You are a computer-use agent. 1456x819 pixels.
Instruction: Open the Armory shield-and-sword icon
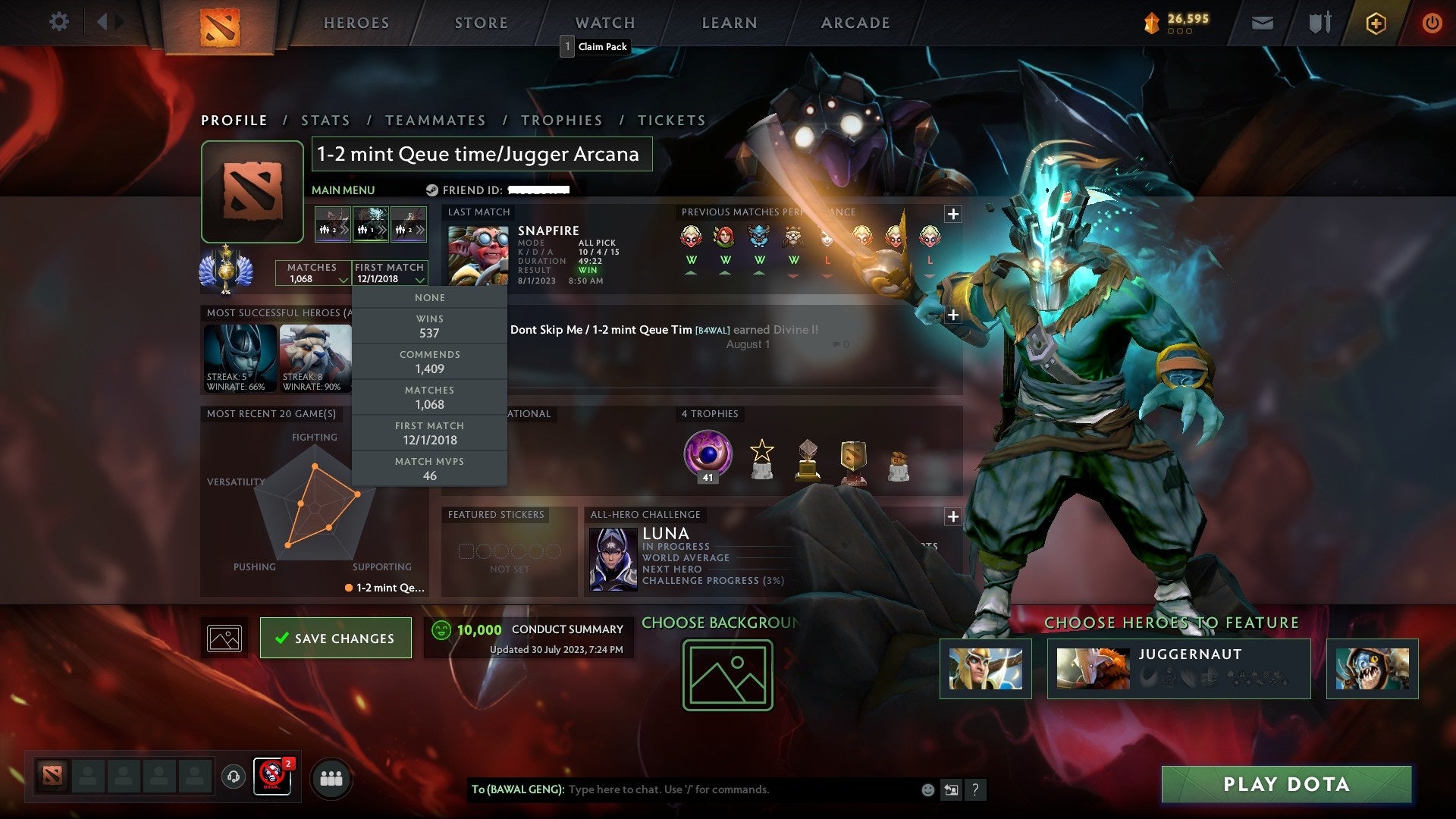click(x=1319, y=23)
